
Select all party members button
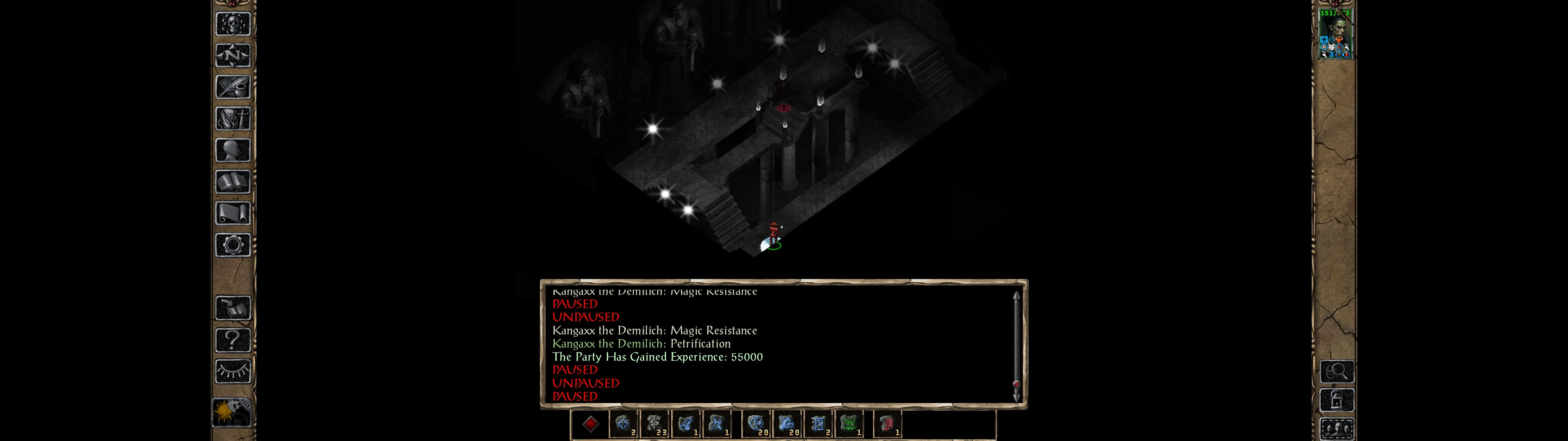pos(1336,428)
